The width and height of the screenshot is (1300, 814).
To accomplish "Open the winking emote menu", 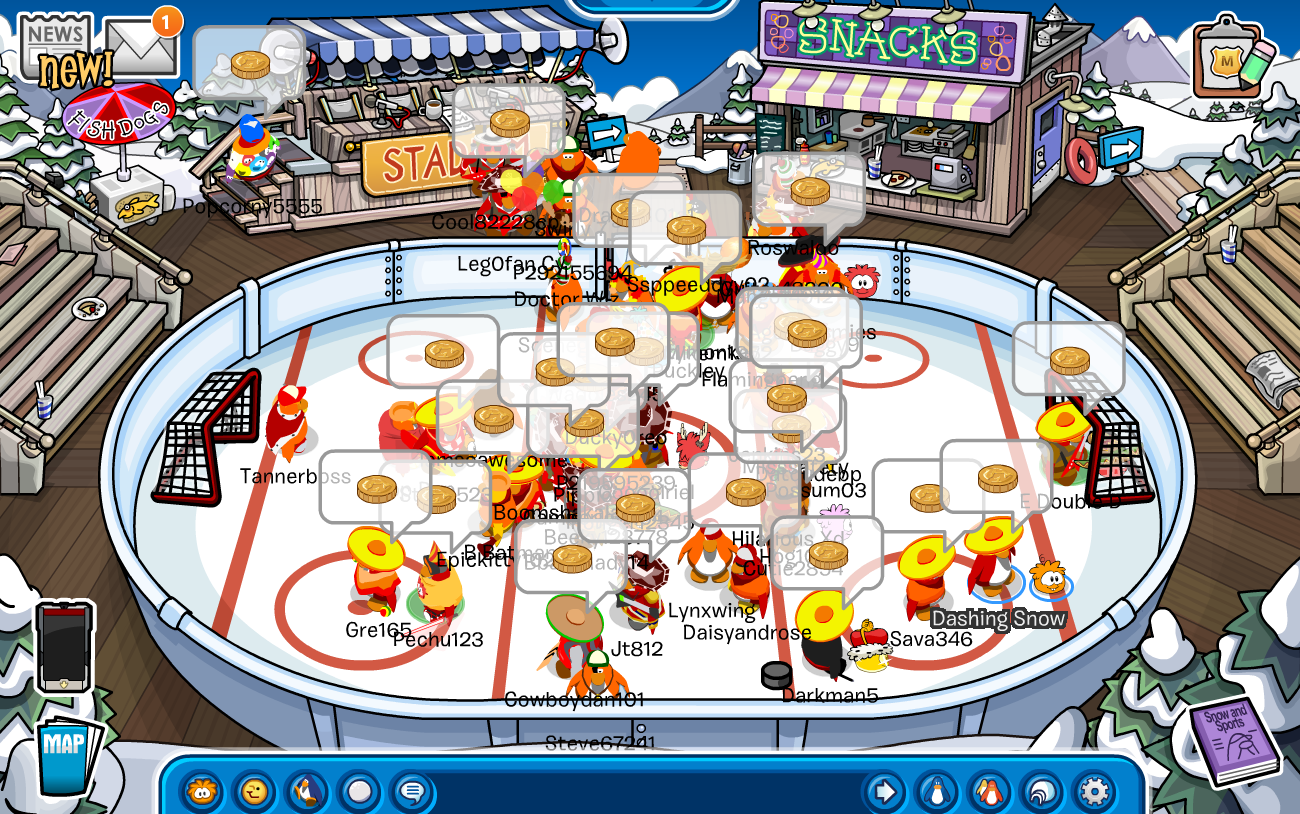I will 255,792.
